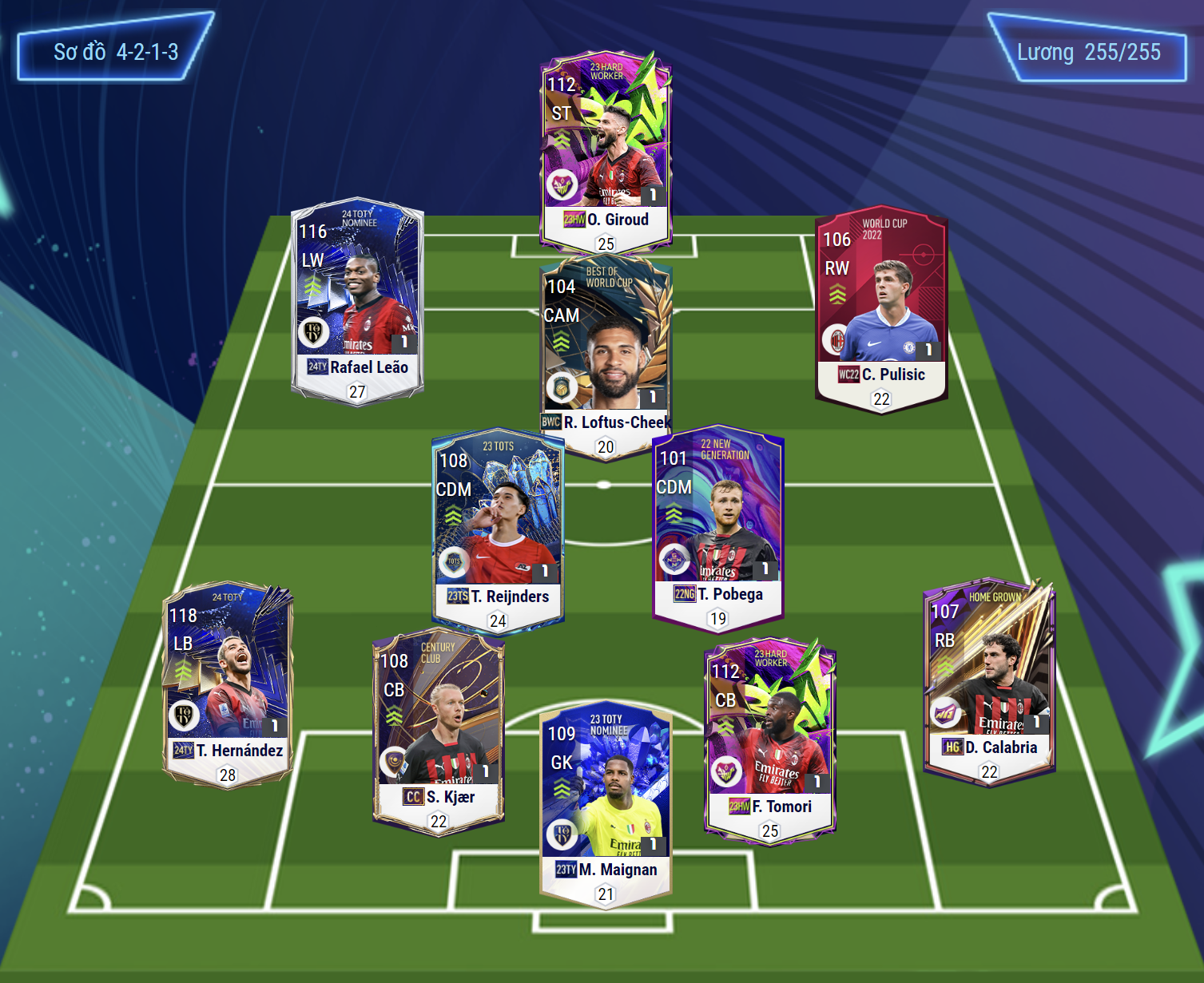
Task: Pick the F. Tomori center back card
Action: click(x=769, y=739)
